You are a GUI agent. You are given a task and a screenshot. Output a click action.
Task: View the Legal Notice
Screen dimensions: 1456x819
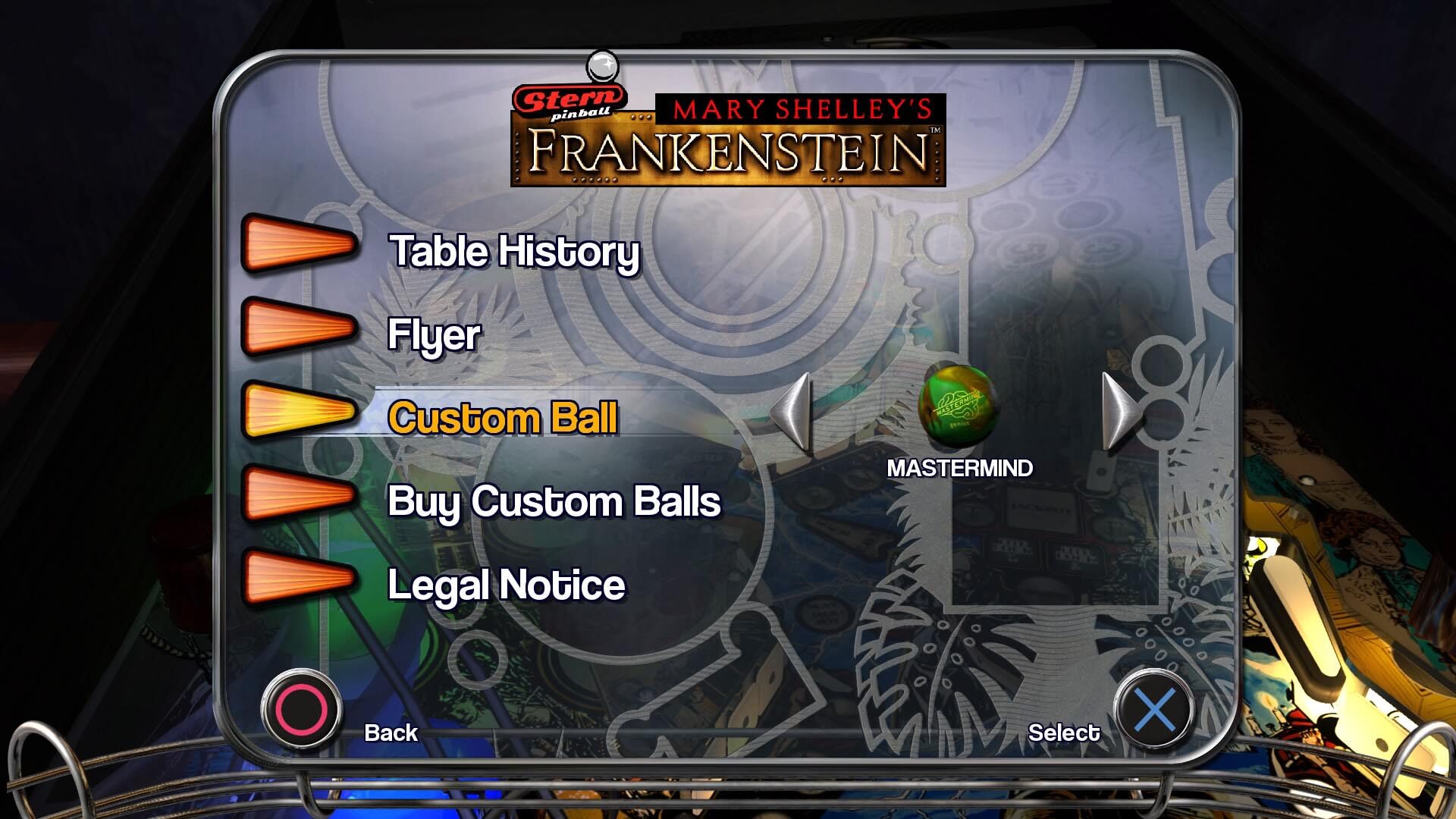coord(507,585)
